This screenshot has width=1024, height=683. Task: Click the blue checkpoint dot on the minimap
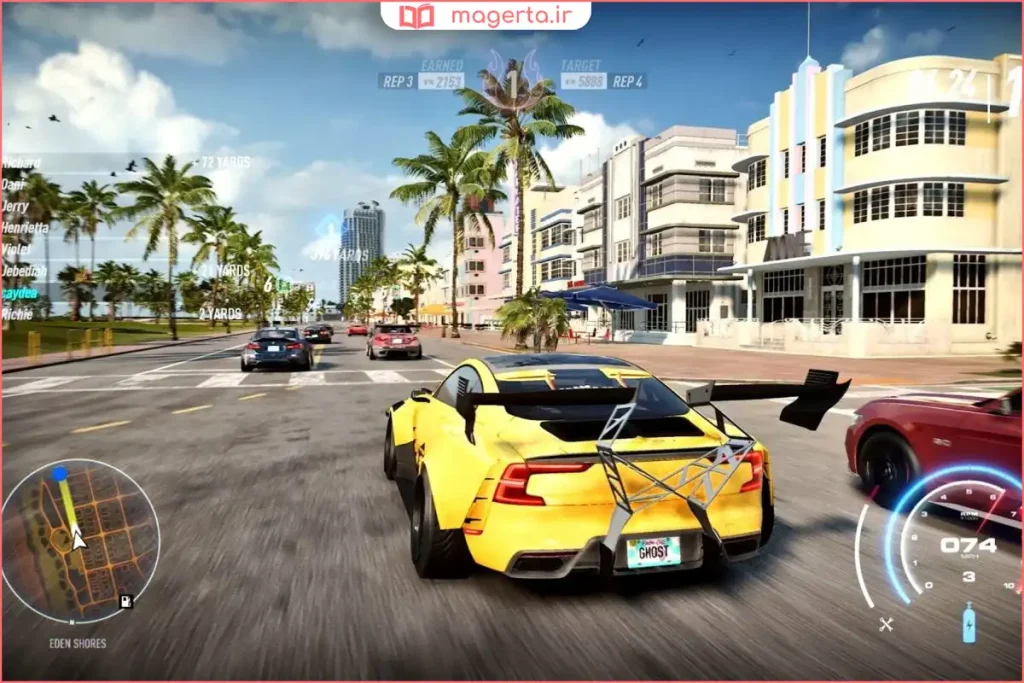click(60, 474)
